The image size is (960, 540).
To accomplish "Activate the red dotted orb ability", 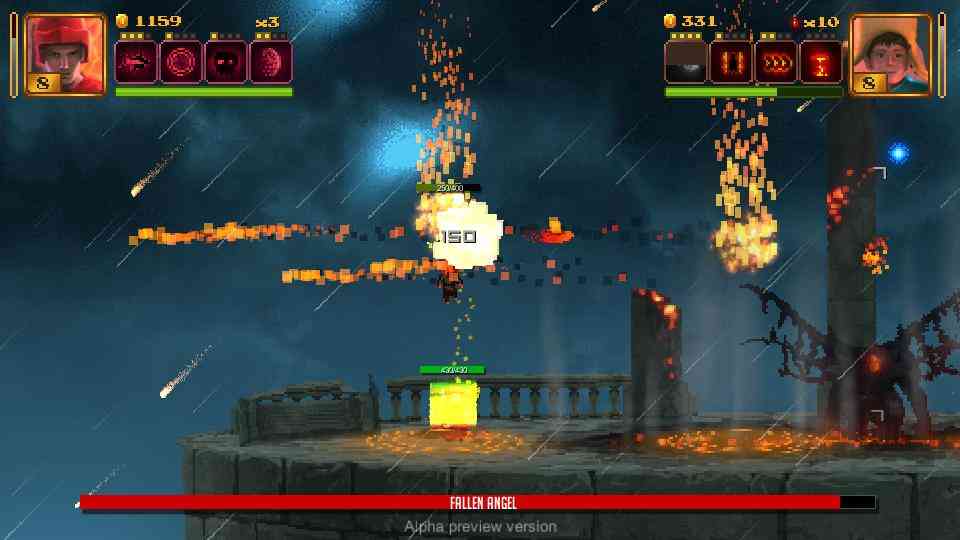I will [270, 62].
